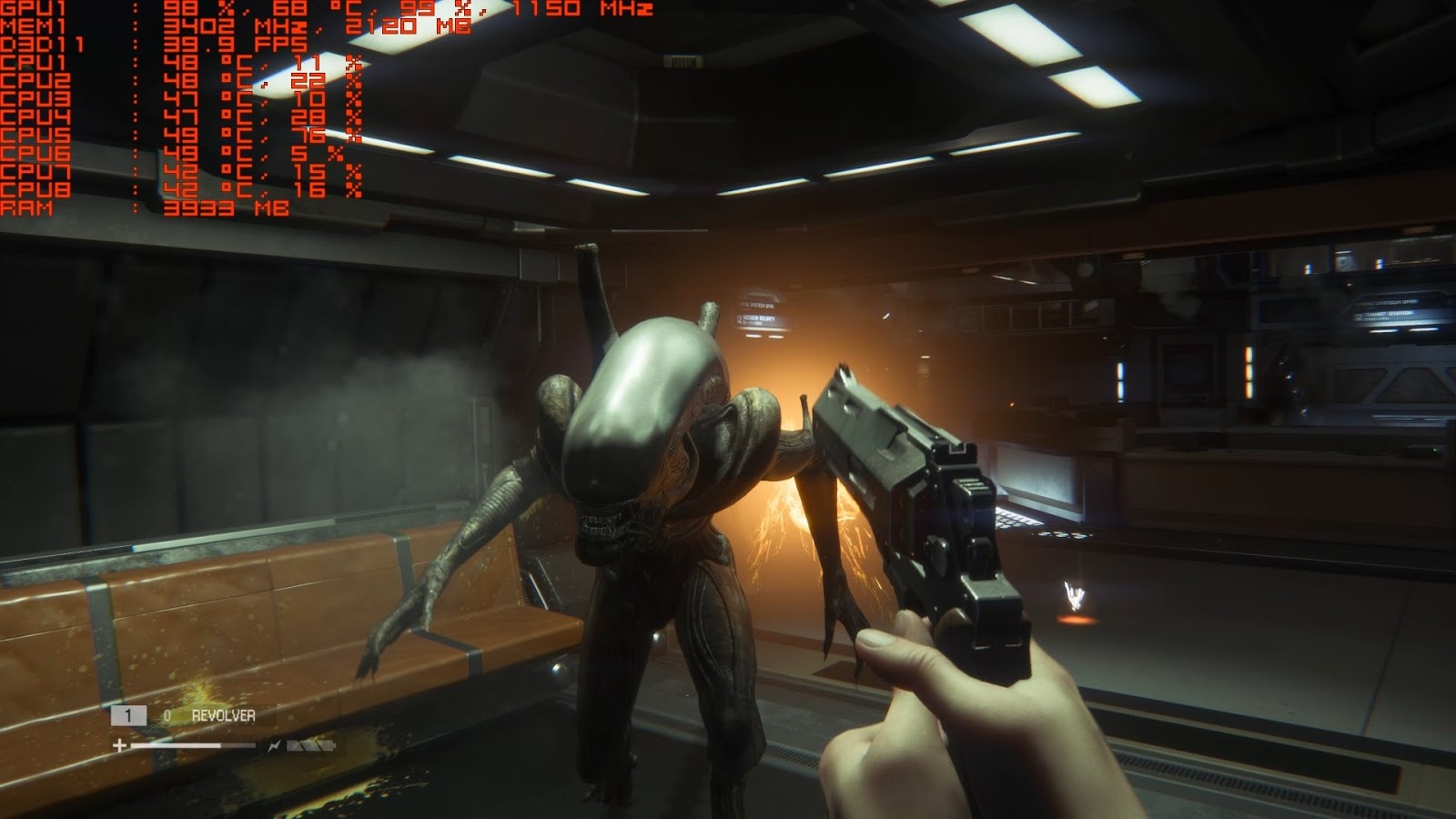Select the health cross icon

[x=119, y=745]
